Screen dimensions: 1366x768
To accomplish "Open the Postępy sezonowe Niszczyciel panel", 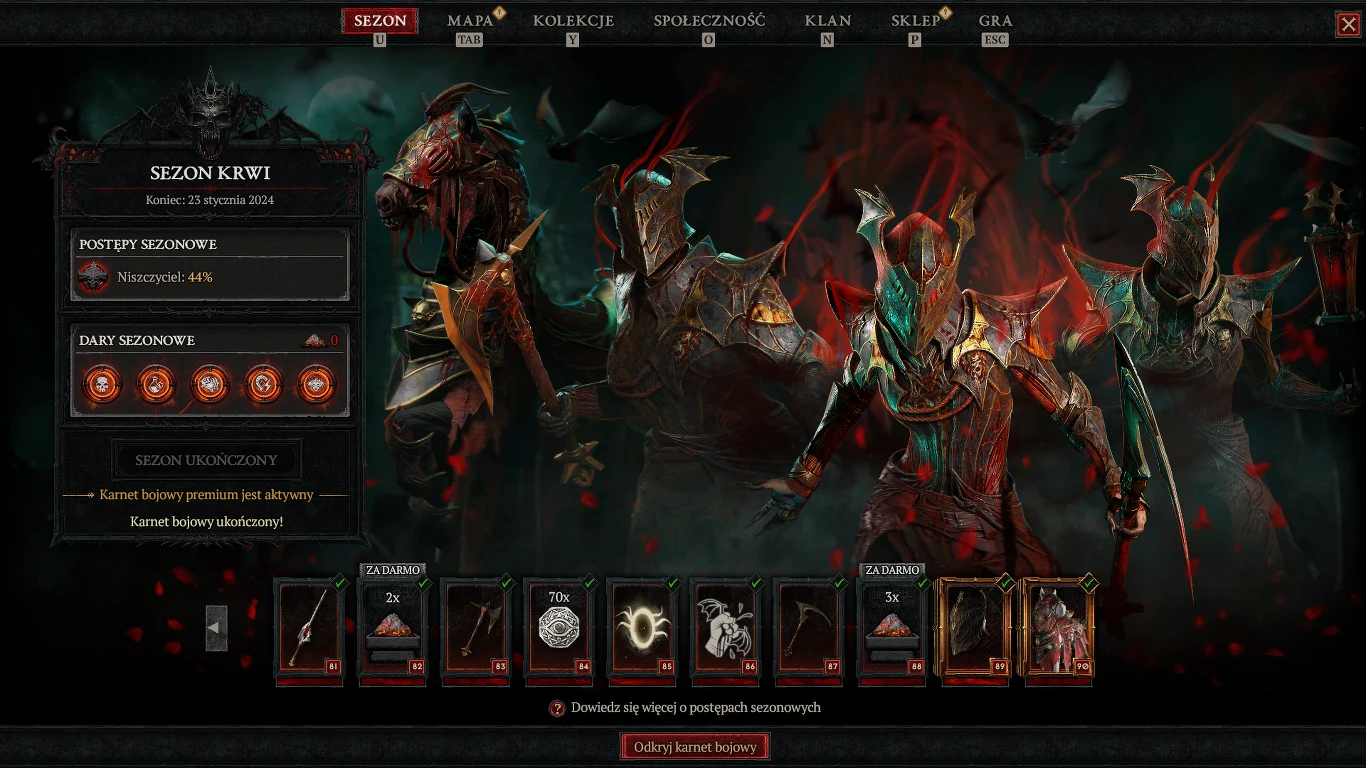I will click(x=213, y=265).
